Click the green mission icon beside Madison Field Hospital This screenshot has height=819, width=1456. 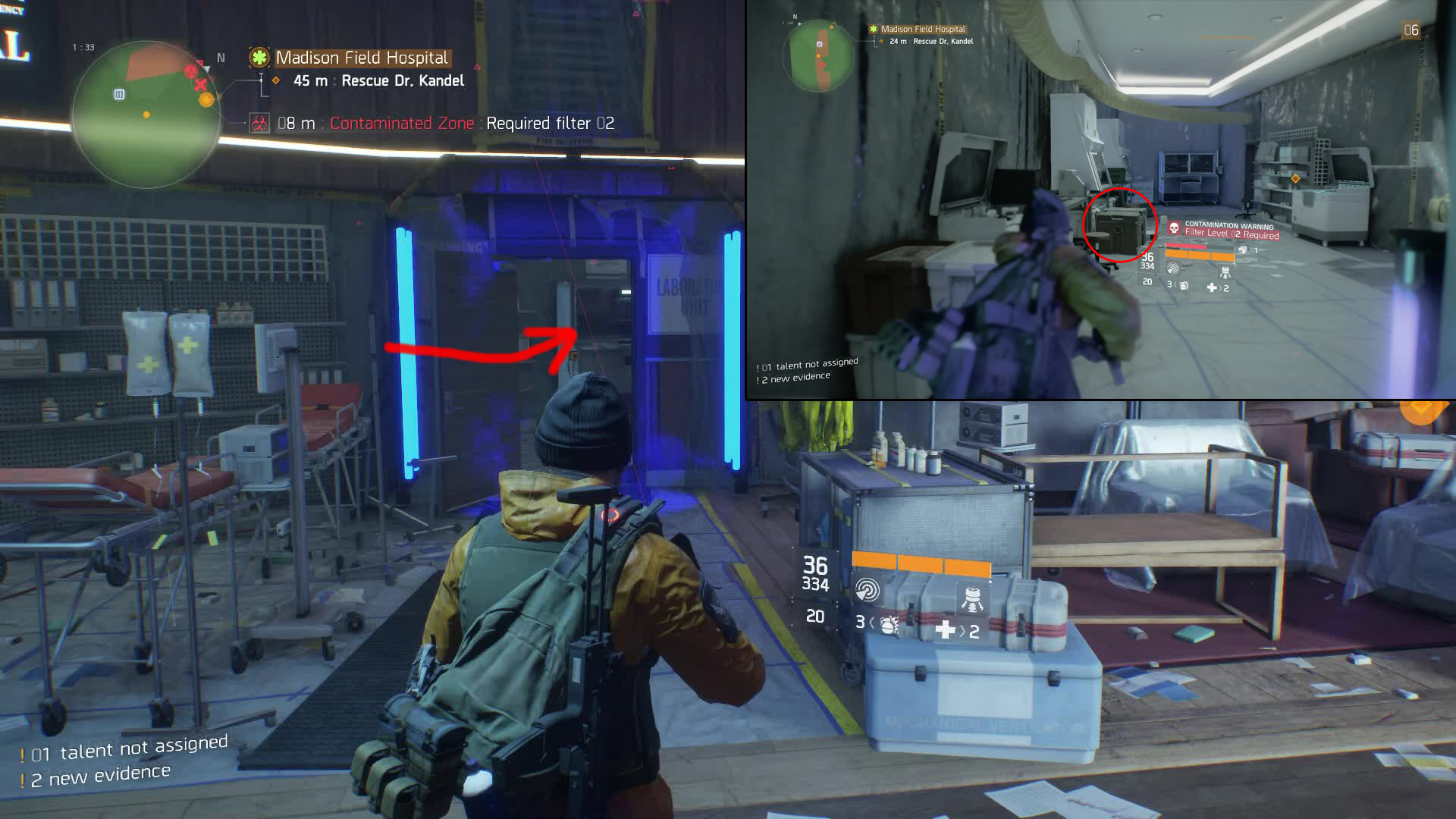(x=259, y=58)
